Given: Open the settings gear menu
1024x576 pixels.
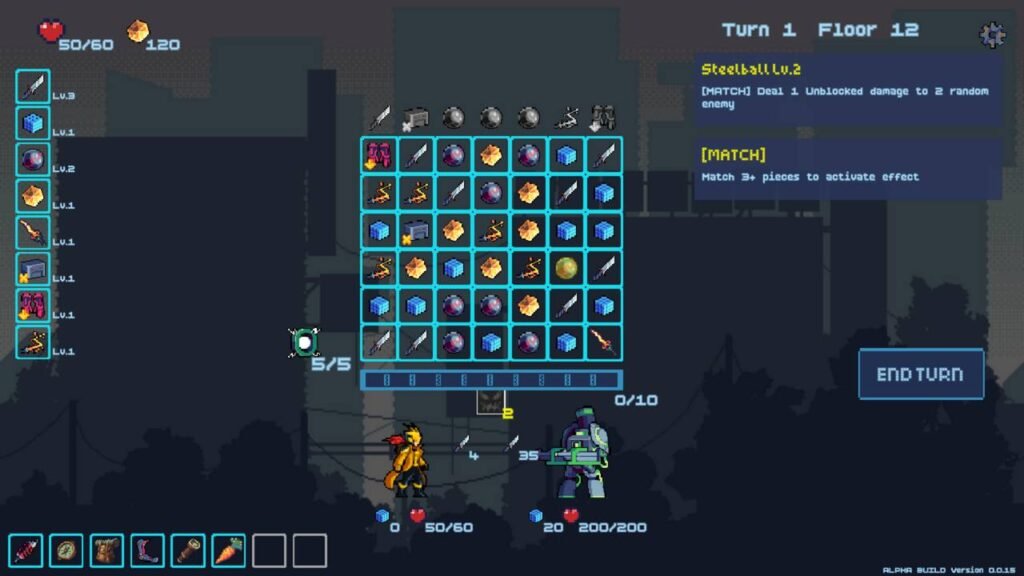Looking at the screenshot, I should pos(991,35).
